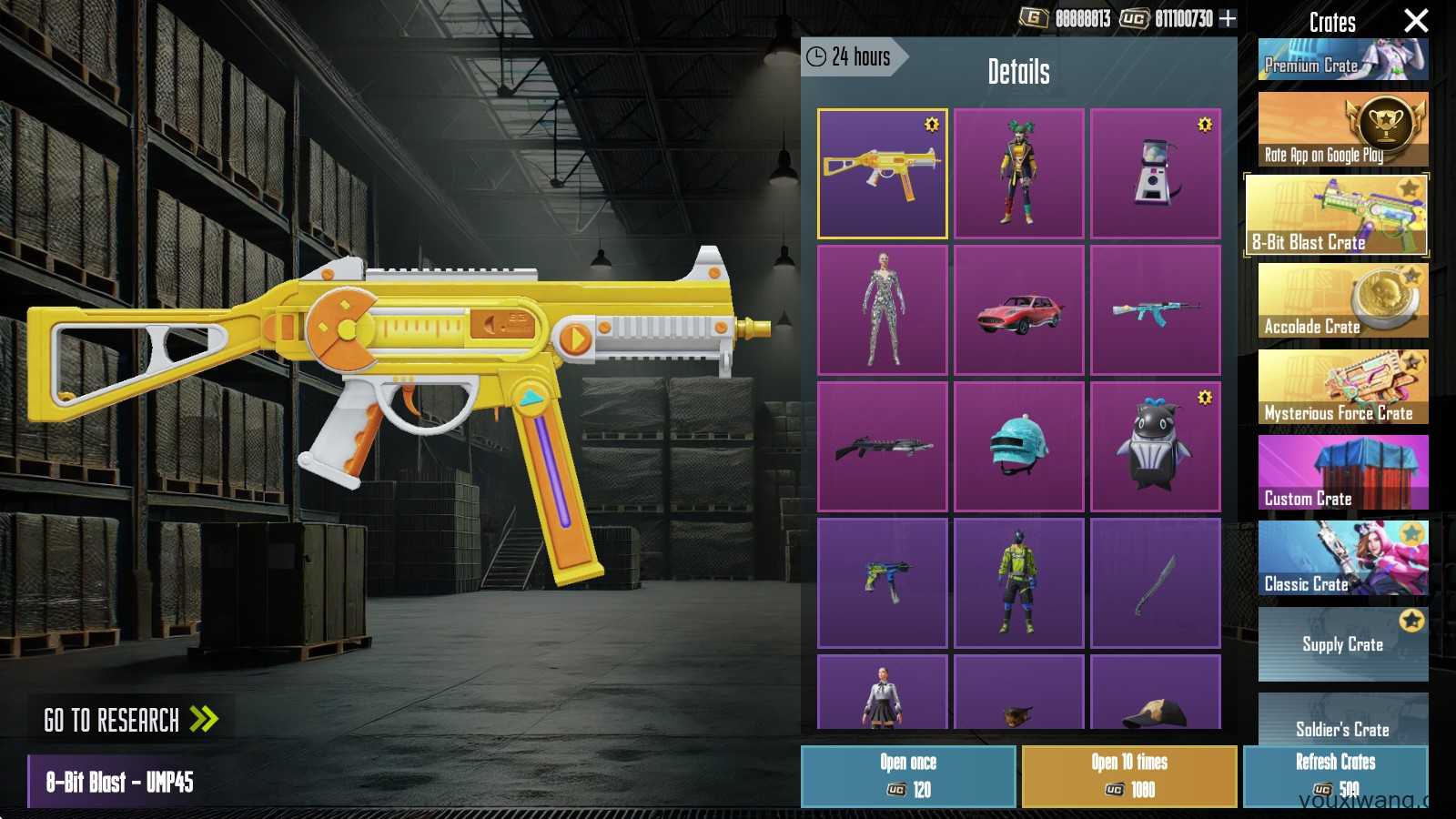Switch to the Classic Crate
Image resolution: width=1456 pixels, height=819 pixels.
[1342, 558]
